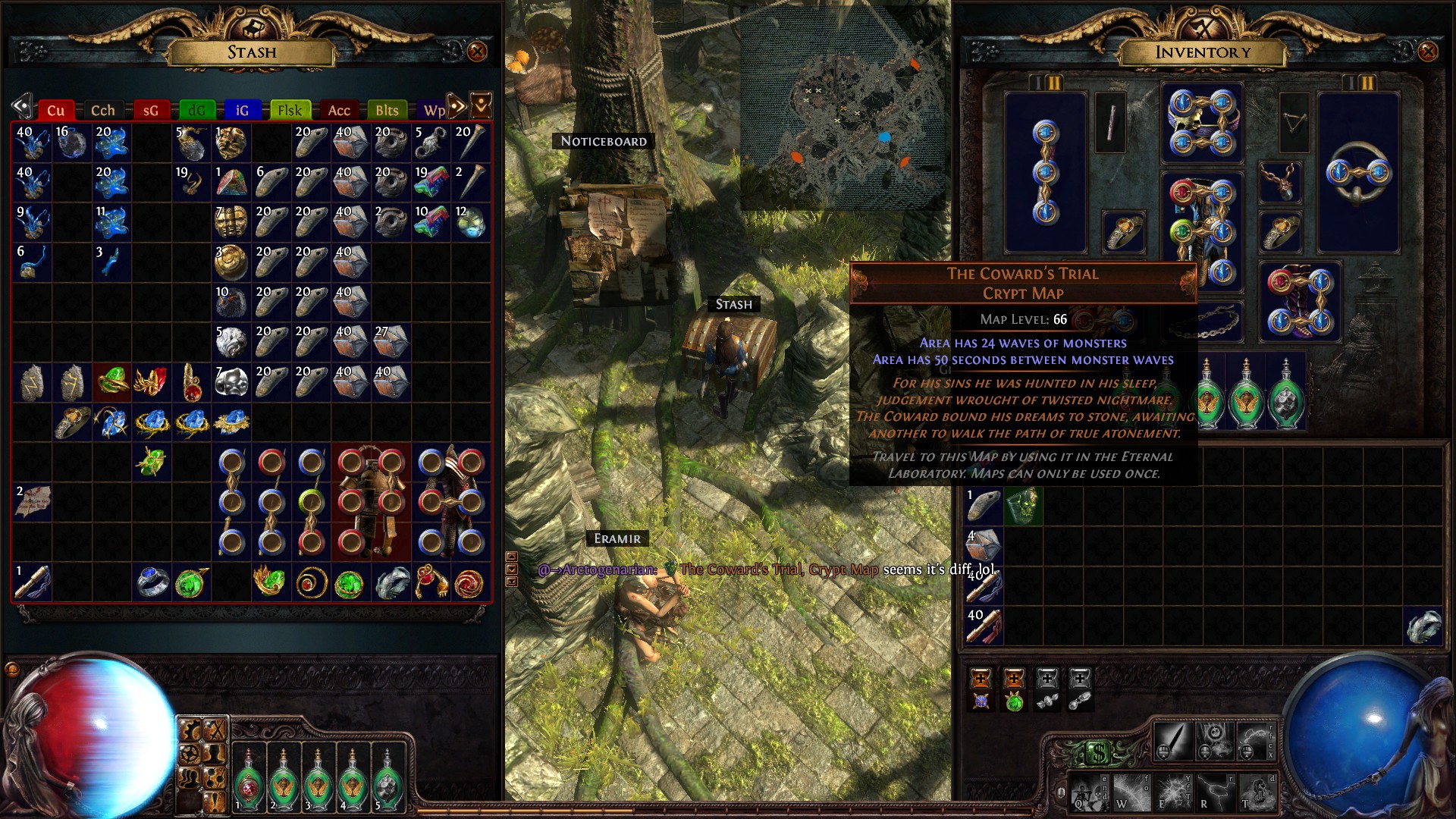Image resolution: width=1456 pixels, height=819 pixels.
Task: Click the stash tab scroll-right arrow
Action: [456, 105]
